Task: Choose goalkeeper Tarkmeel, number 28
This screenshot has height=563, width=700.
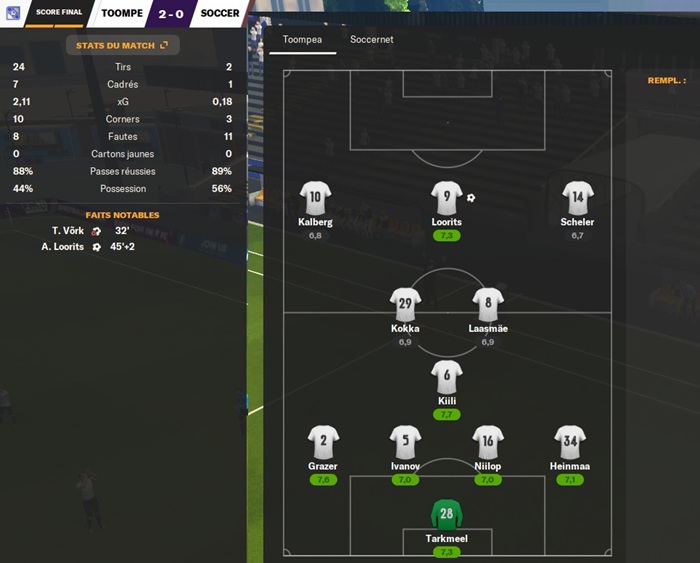Action: (x=446, y=516)
